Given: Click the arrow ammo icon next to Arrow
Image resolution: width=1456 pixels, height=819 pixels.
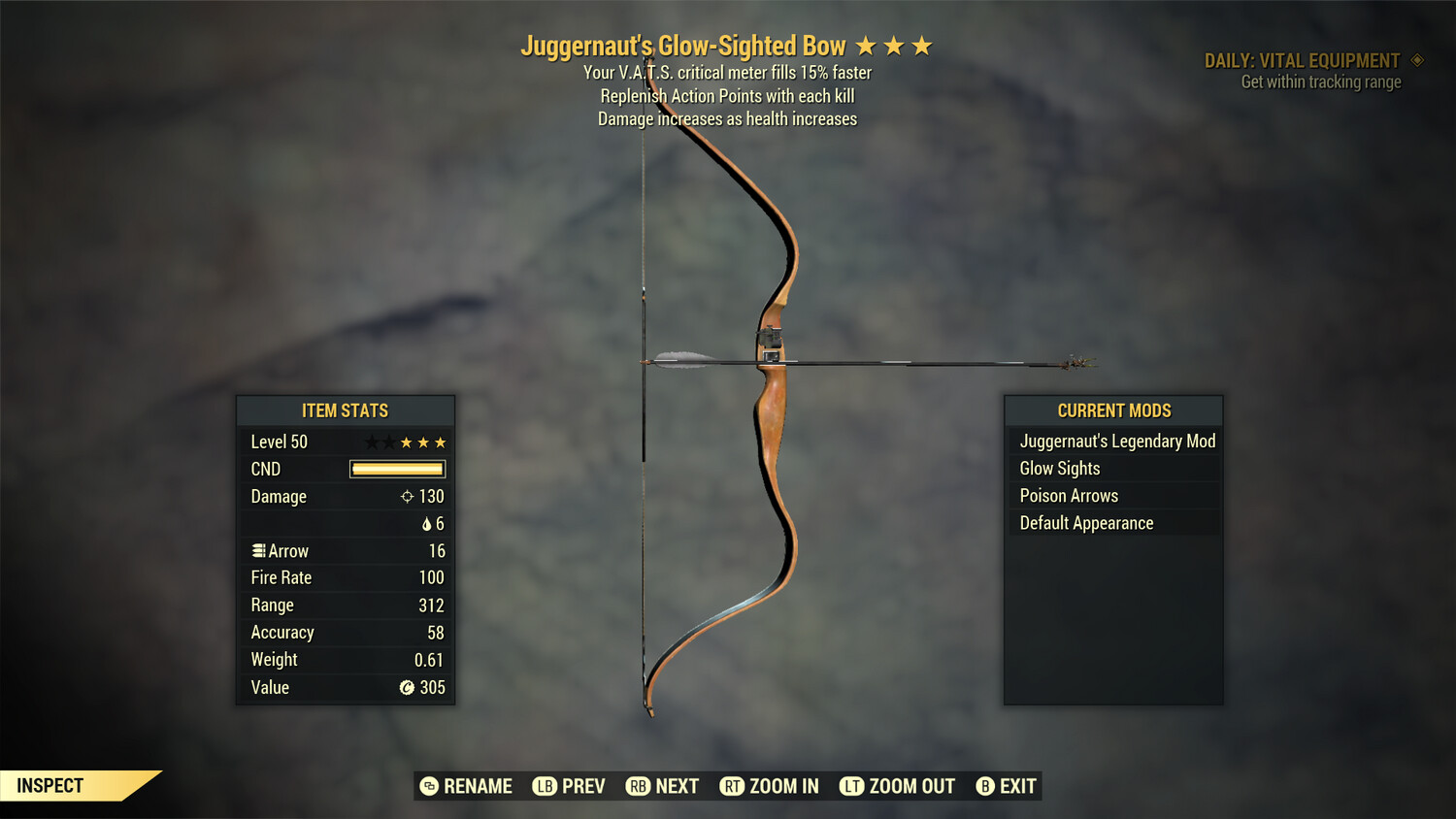Looking at the screenshot, I should (x=258, y=550).
